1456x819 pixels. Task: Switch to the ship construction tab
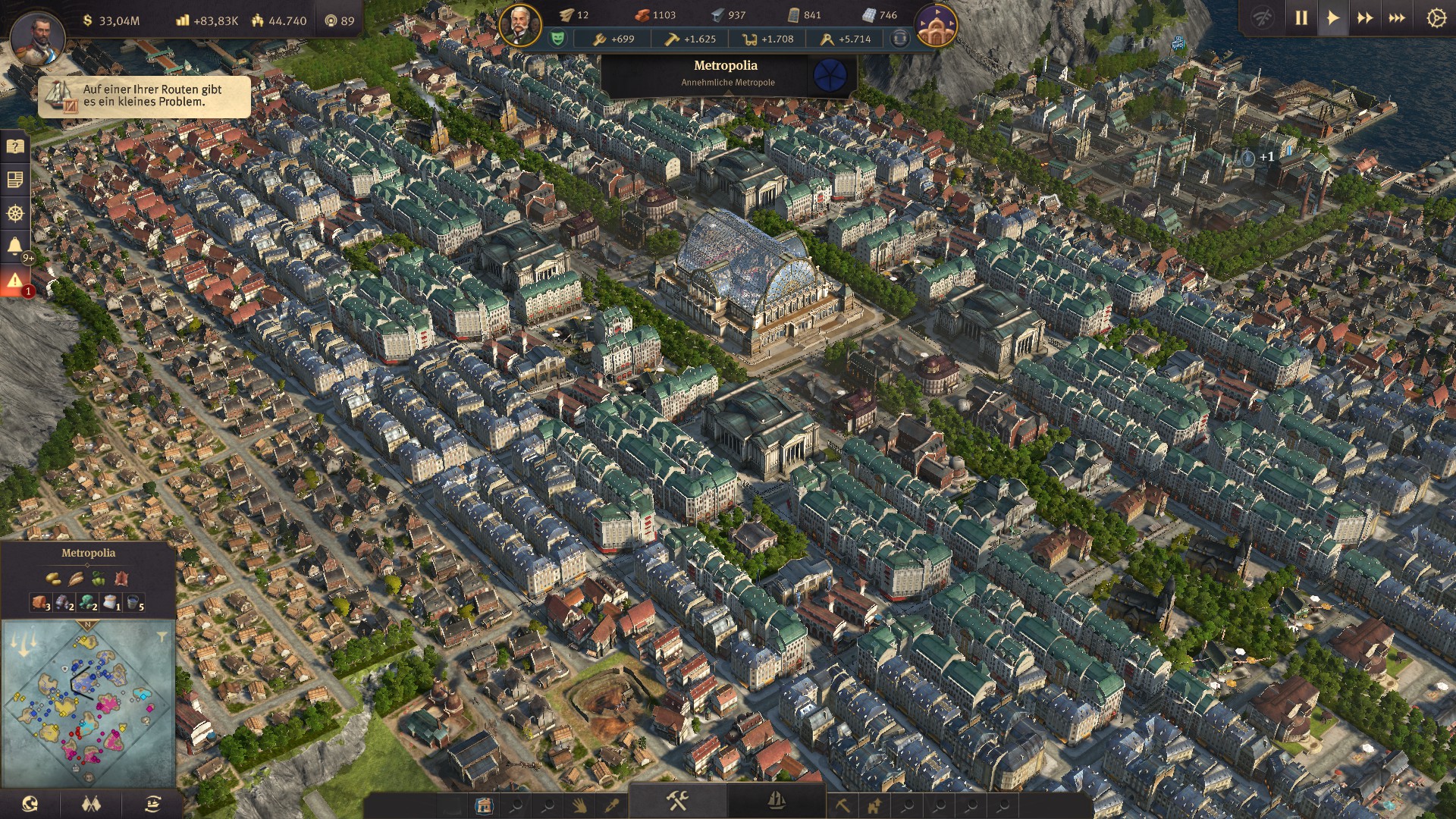(776, 801)
